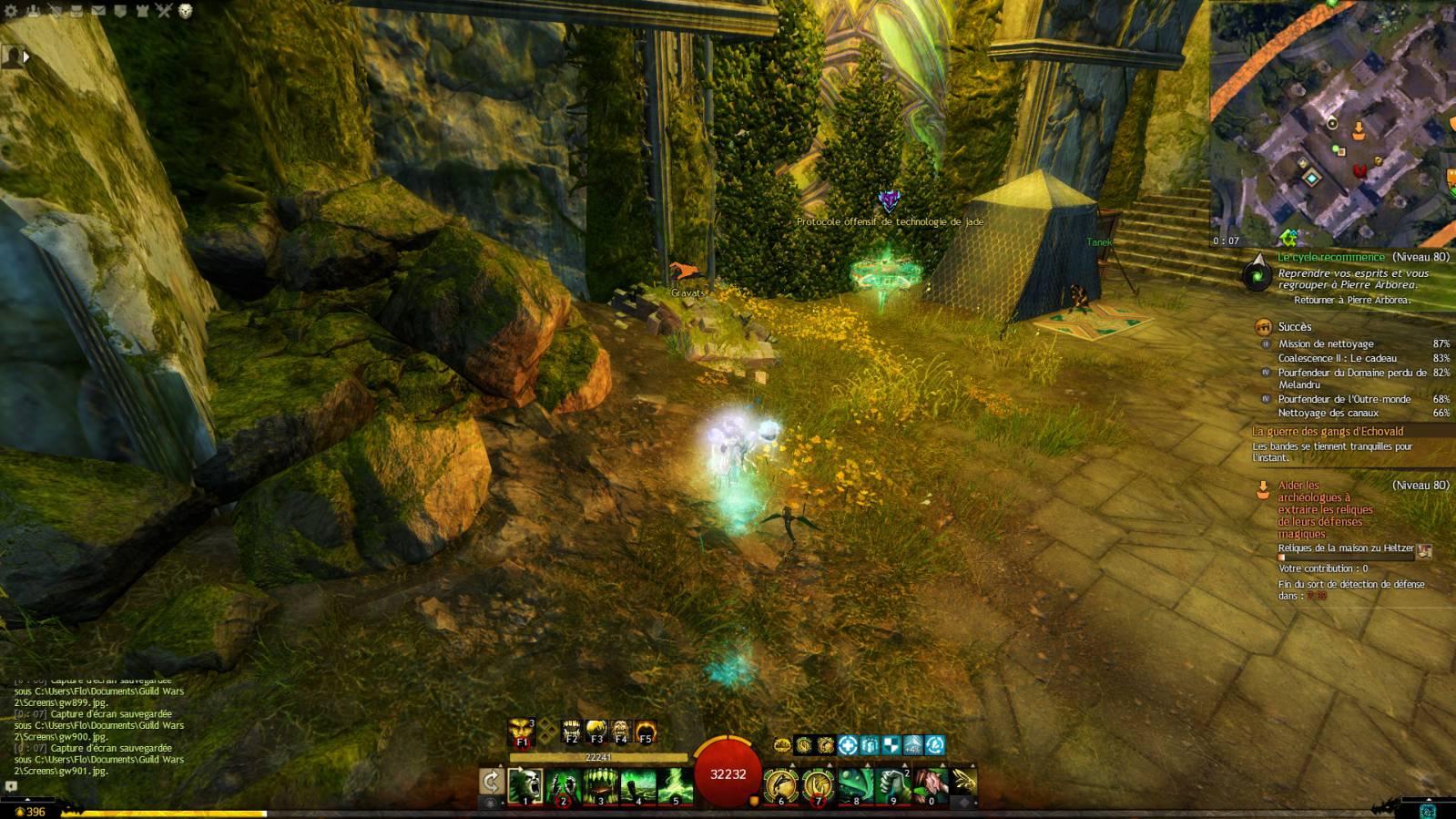Open the gear-shaped game menu icon
The height and width of the screenshot is (819, 1456).
pyautogui.click(x=12, y=11)
